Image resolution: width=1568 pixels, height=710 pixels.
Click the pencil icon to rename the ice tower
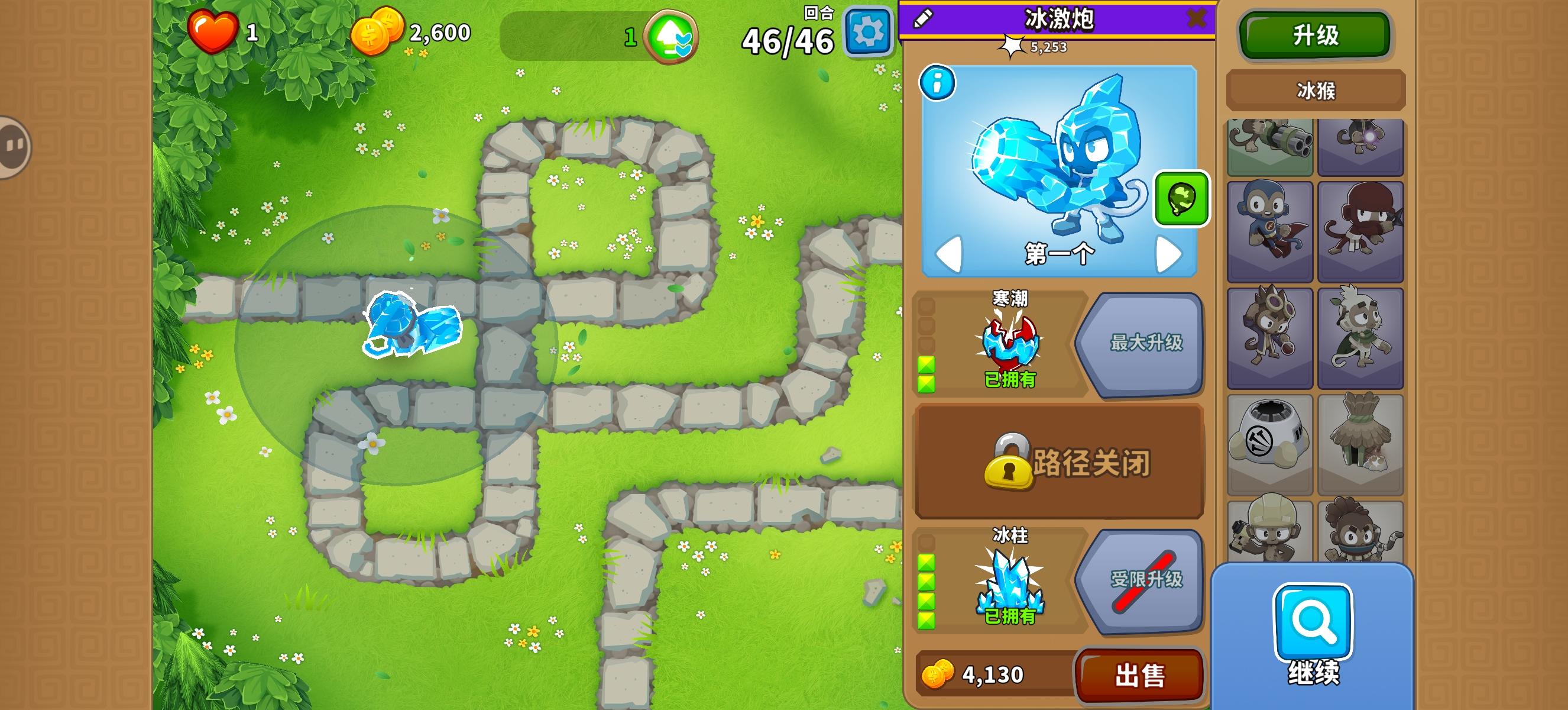tap(924, 18)
